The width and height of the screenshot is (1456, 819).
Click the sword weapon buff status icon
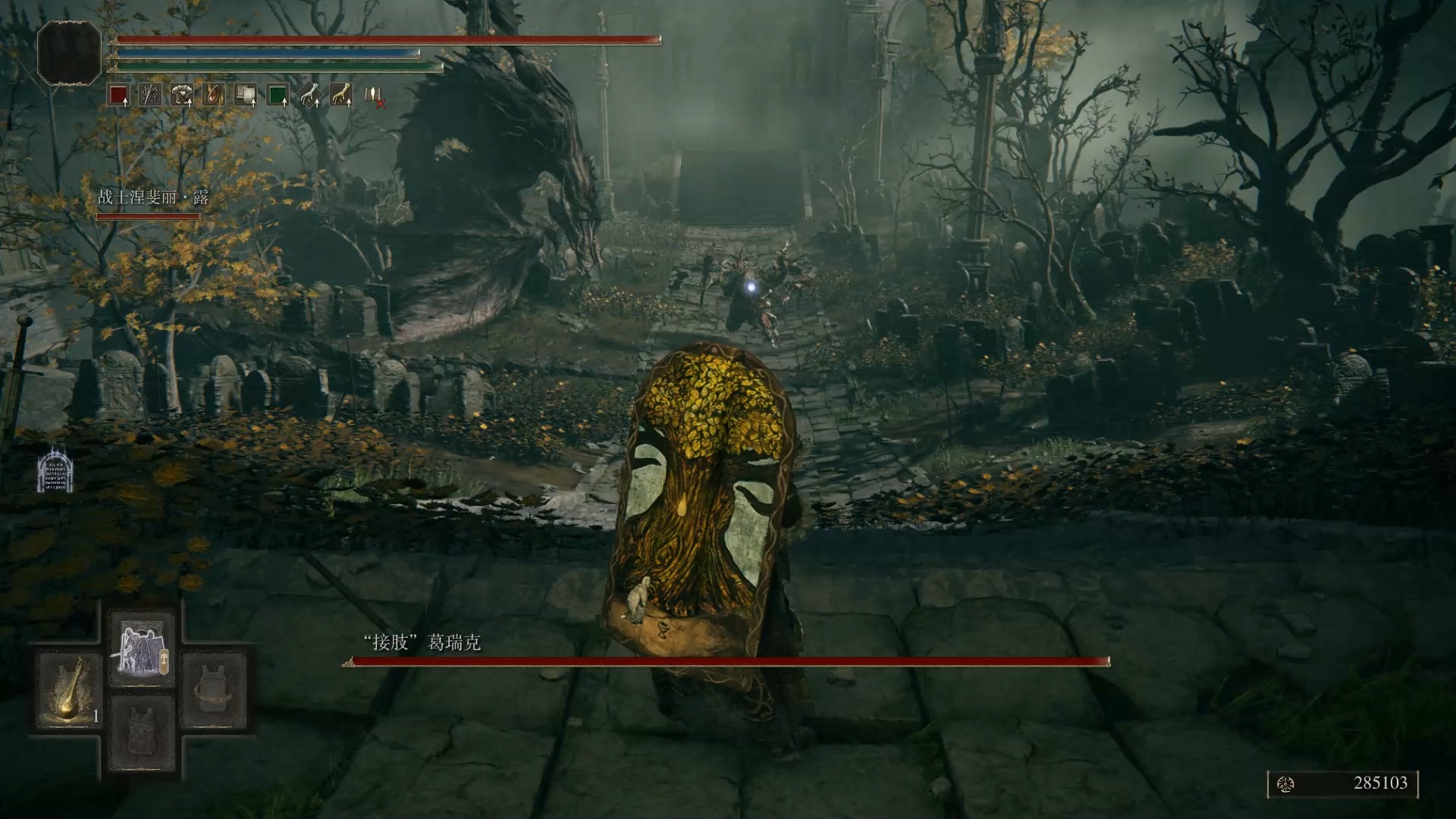click(x=150, y=96)
